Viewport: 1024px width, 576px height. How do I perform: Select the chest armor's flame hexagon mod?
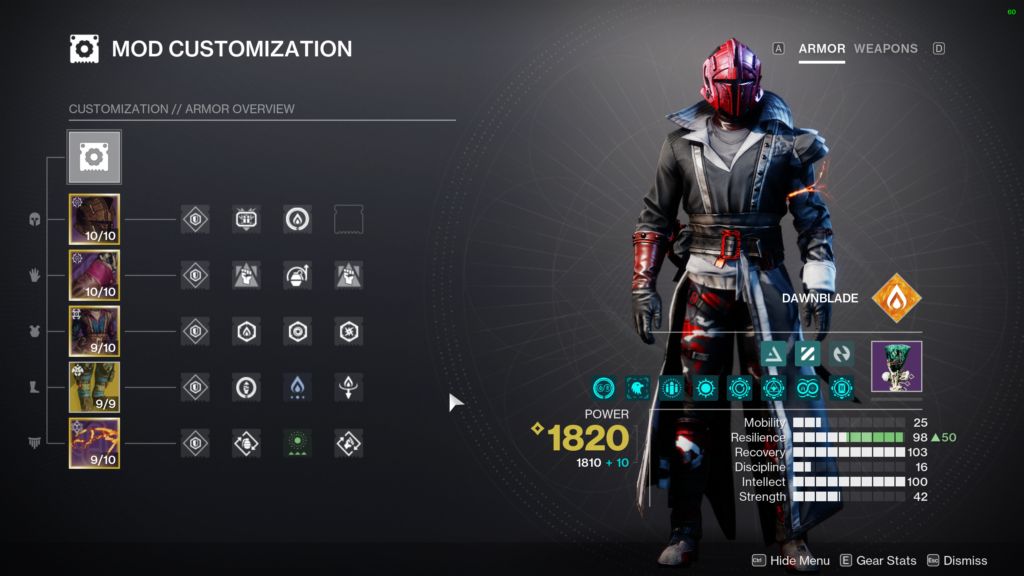[246, 331]
